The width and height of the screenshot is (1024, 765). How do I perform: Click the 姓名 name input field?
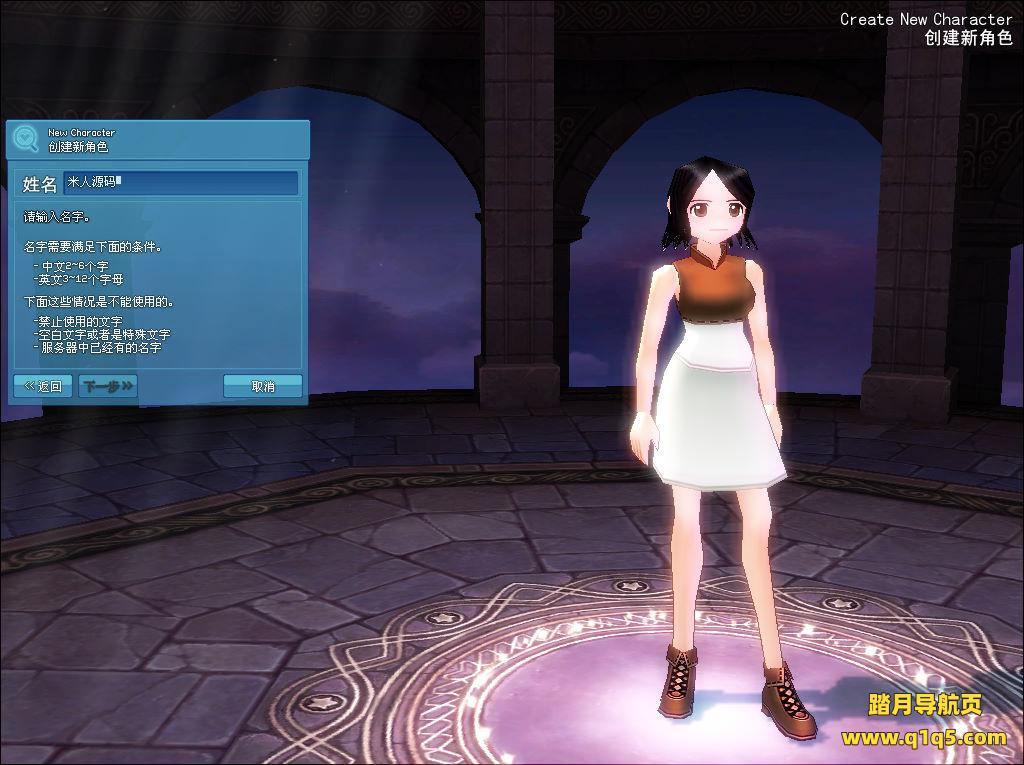(181, 183)
